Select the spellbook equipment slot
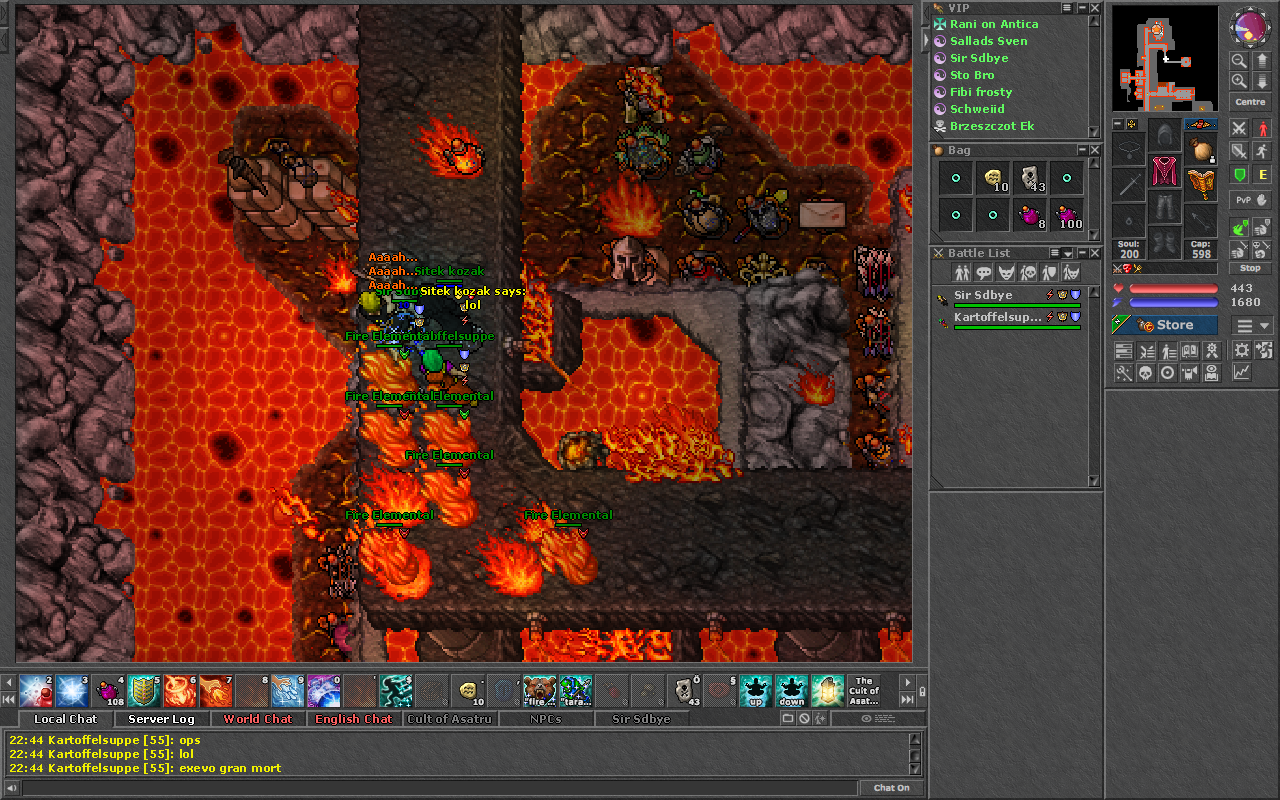 click(1201, 183)
